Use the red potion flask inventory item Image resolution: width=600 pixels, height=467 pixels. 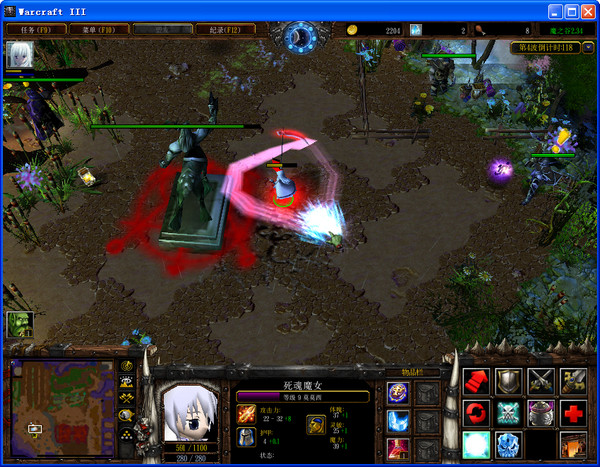pyautogui.click(x=398, y=449)
